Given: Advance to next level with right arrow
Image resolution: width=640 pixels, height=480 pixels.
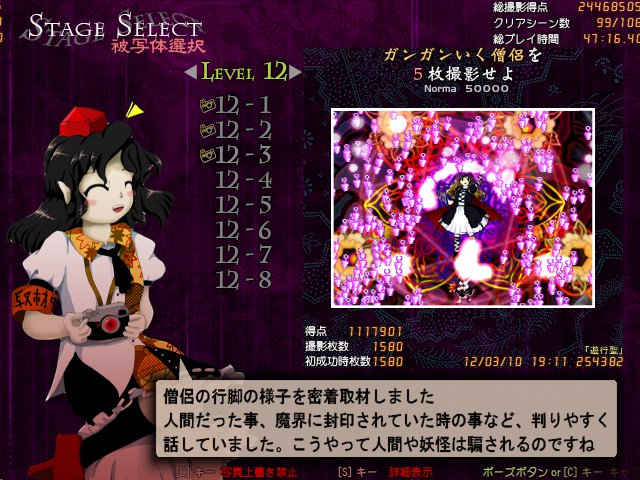Looking at the screenshot, I should 296,73.
